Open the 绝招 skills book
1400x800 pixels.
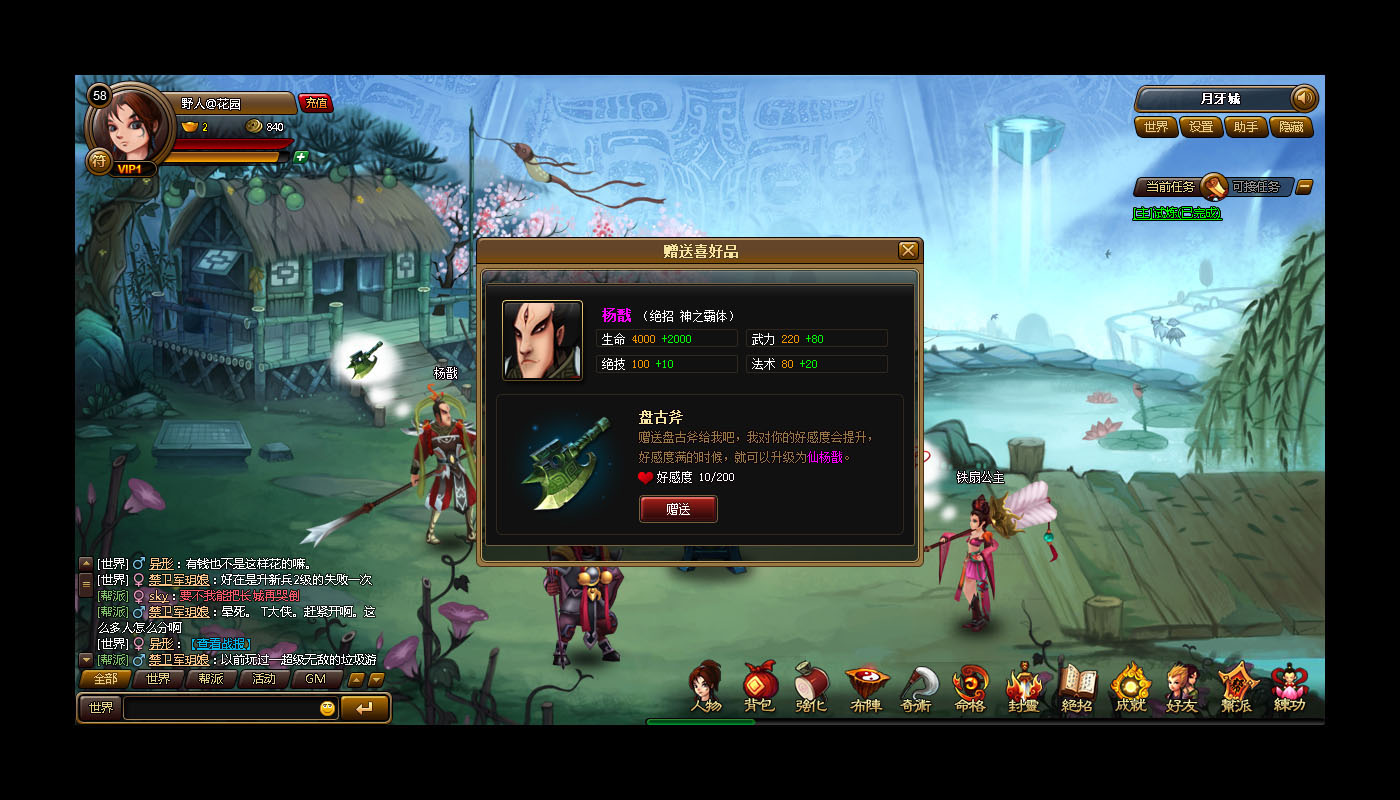tap(1076, 688)
